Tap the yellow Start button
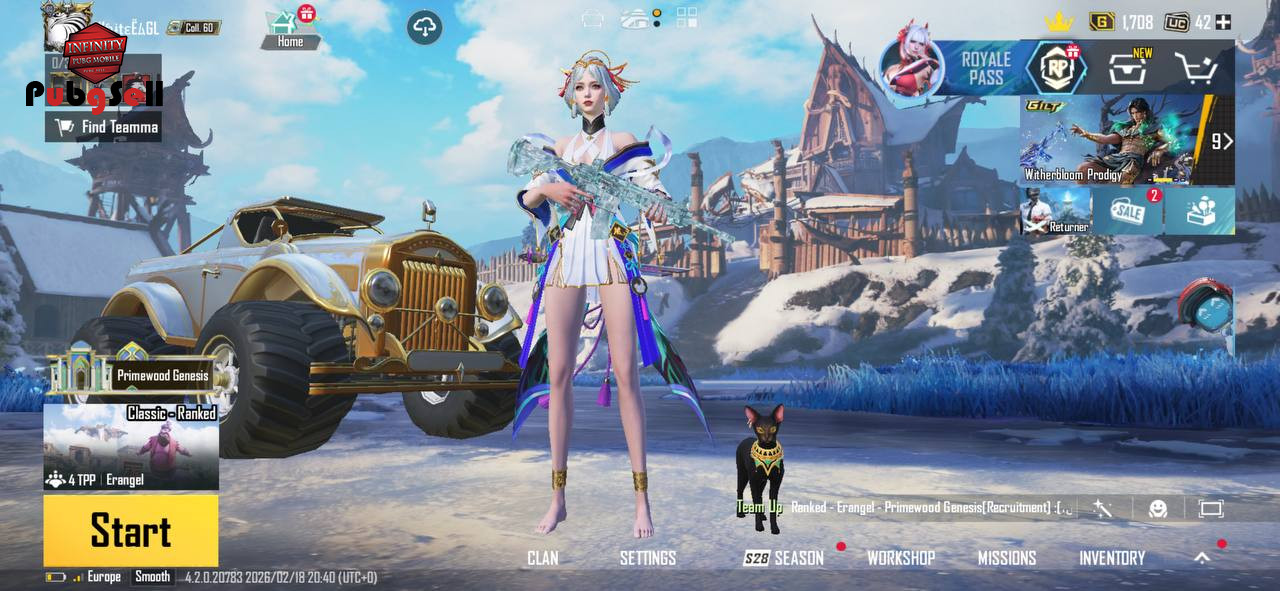The width and height of the screenshot is (1280, 591). [130, 530]
